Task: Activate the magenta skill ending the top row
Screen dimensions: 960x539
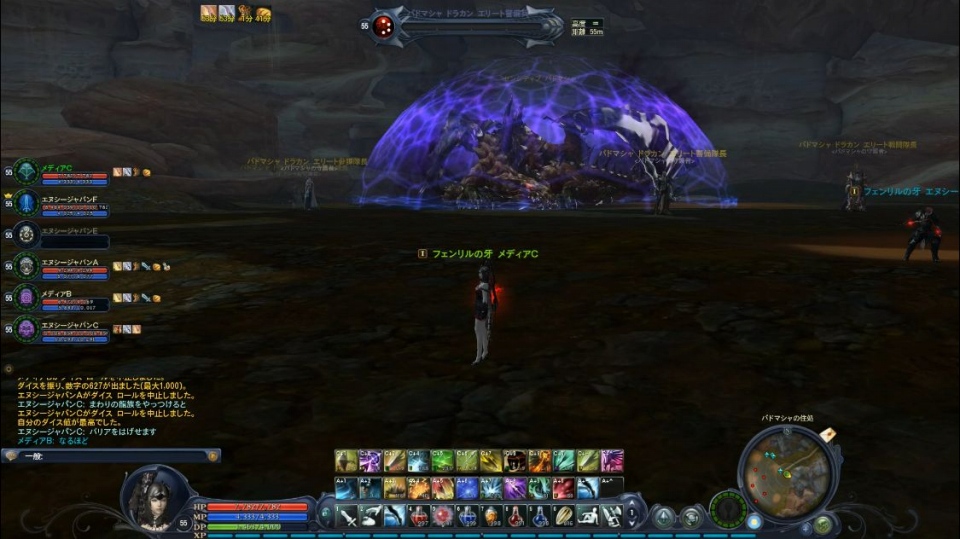Action: point(612,461)
